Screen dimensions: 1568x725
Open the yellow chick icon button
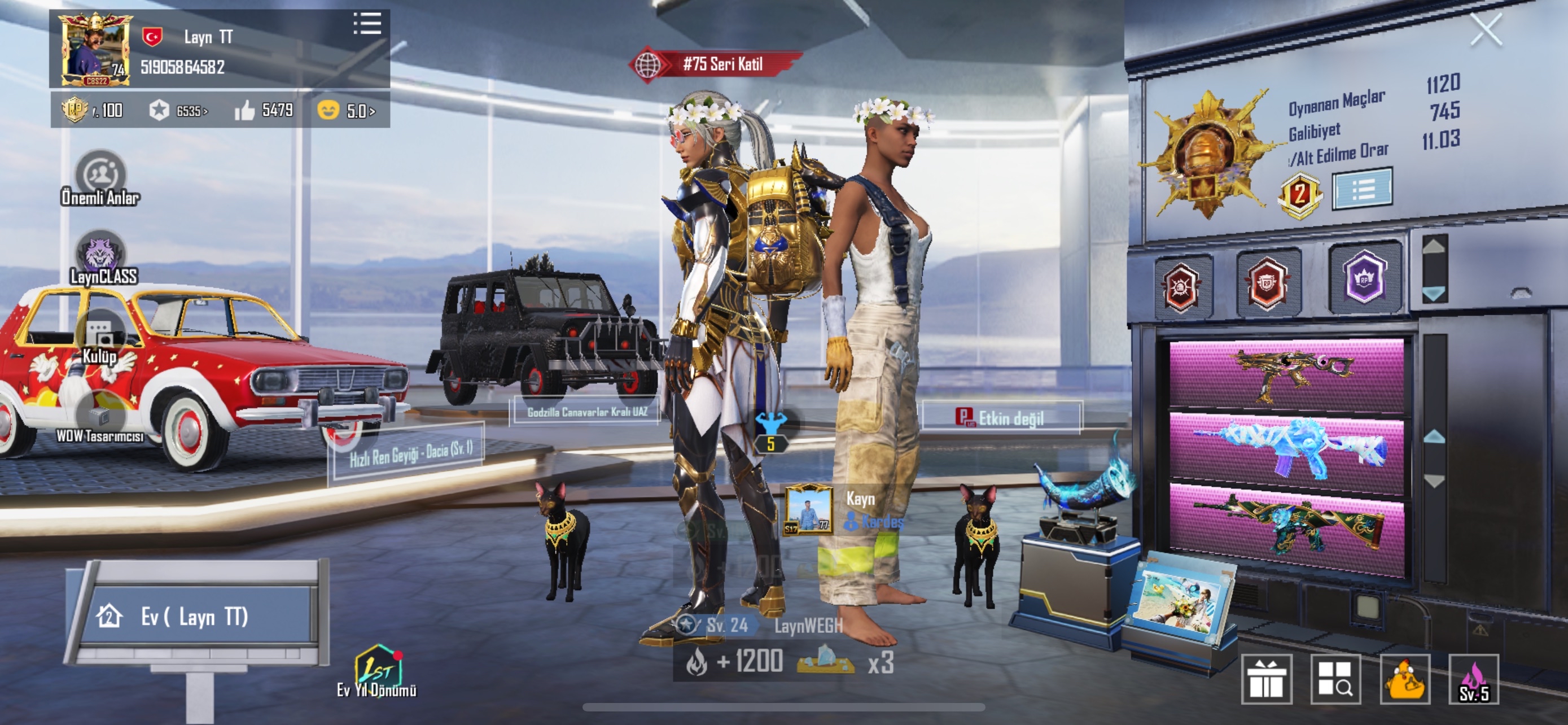1405,679
